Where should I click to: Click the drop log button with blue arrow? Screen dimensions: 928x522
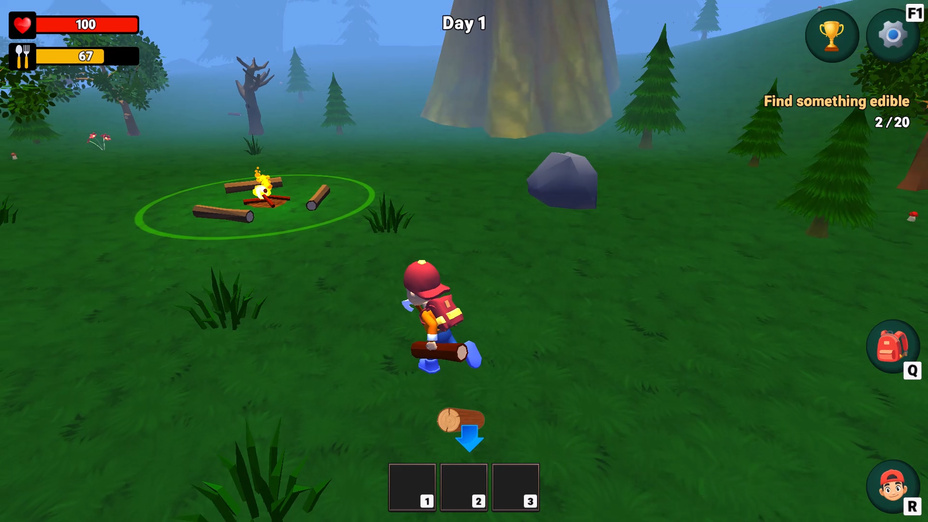point(463,427)
